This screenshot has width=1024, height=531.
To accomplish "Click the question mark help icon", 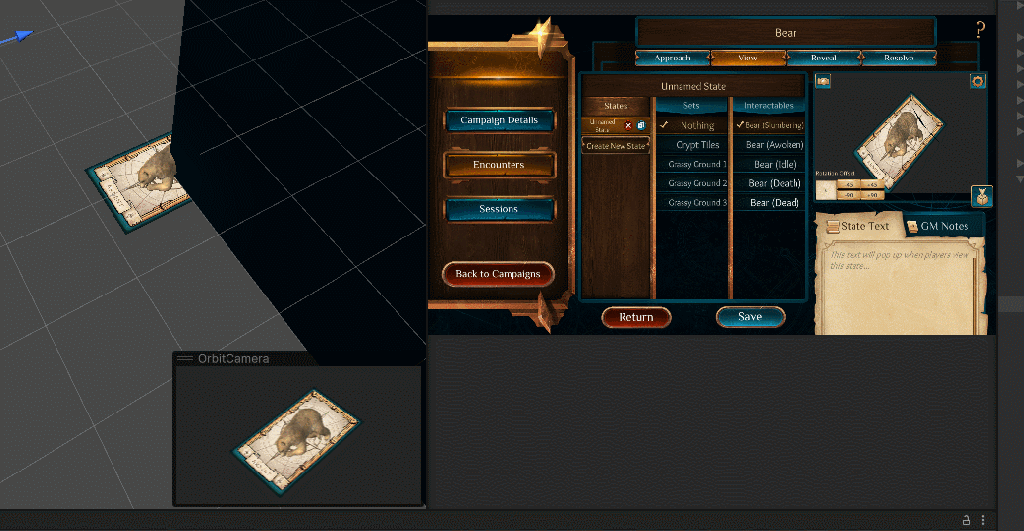I will click(980, 30).
